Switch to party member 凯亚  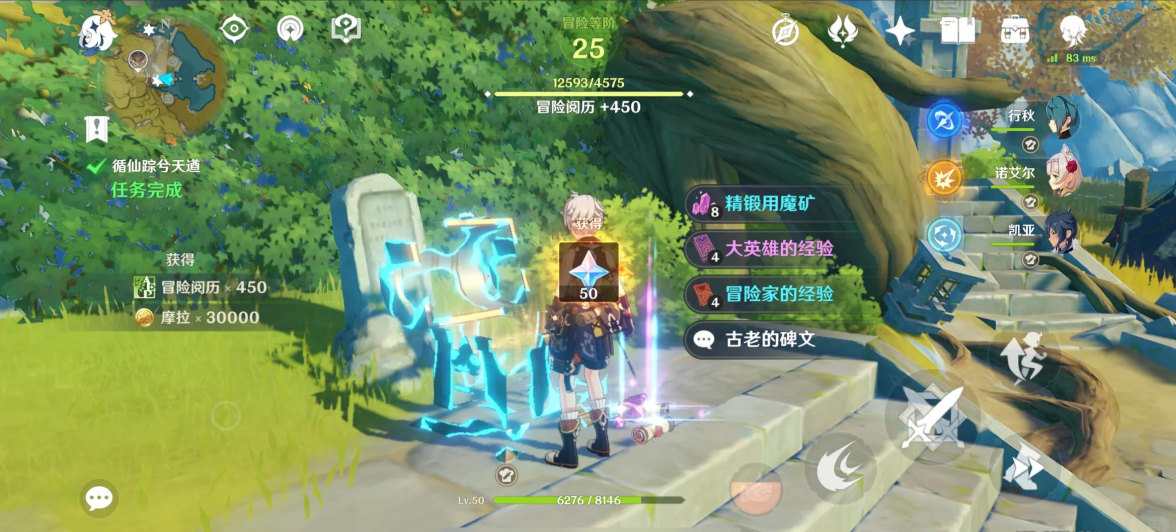tap(1062, 234)
